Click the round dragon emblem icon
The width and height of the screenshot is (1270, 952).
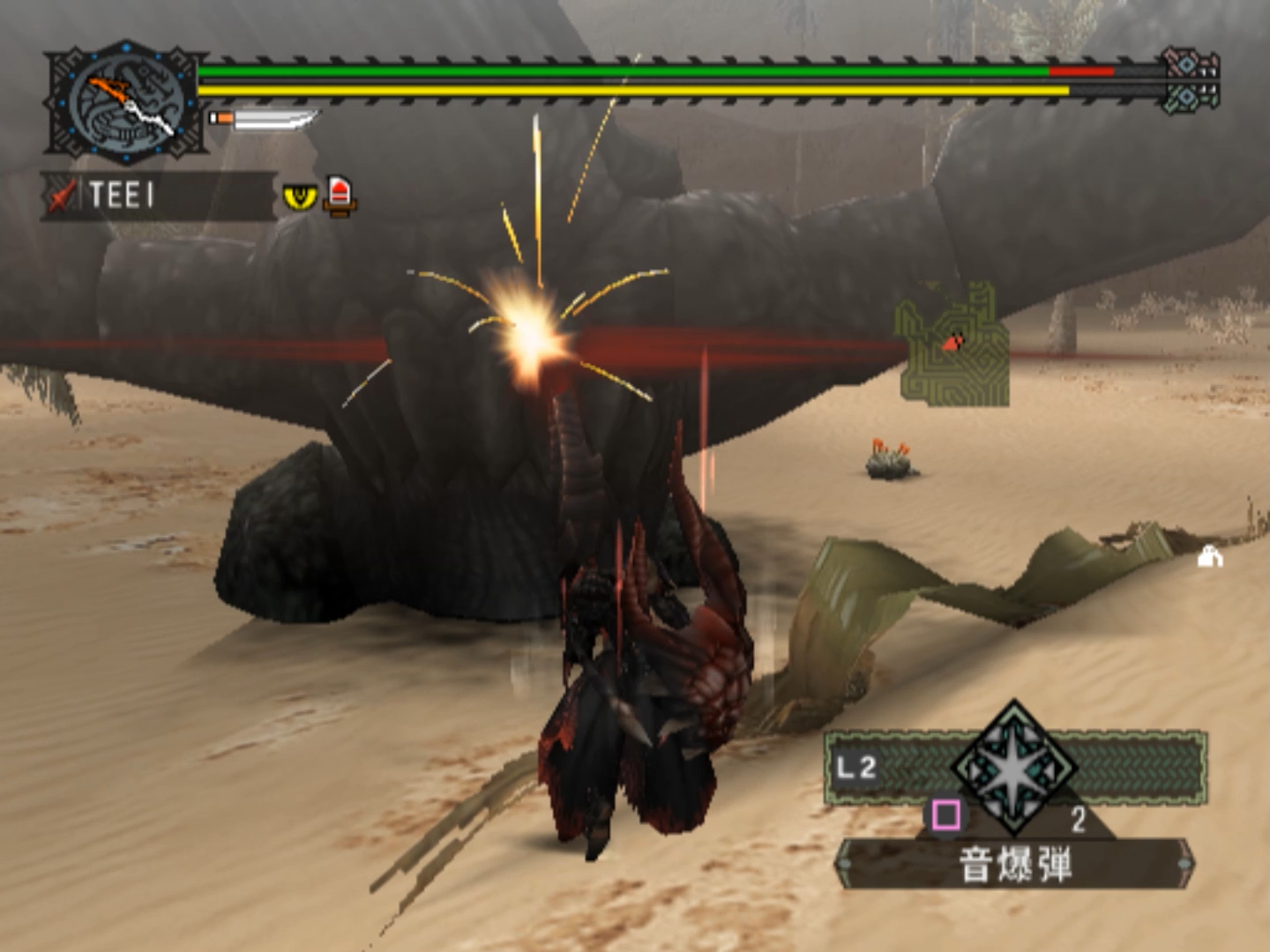(126, 102)
